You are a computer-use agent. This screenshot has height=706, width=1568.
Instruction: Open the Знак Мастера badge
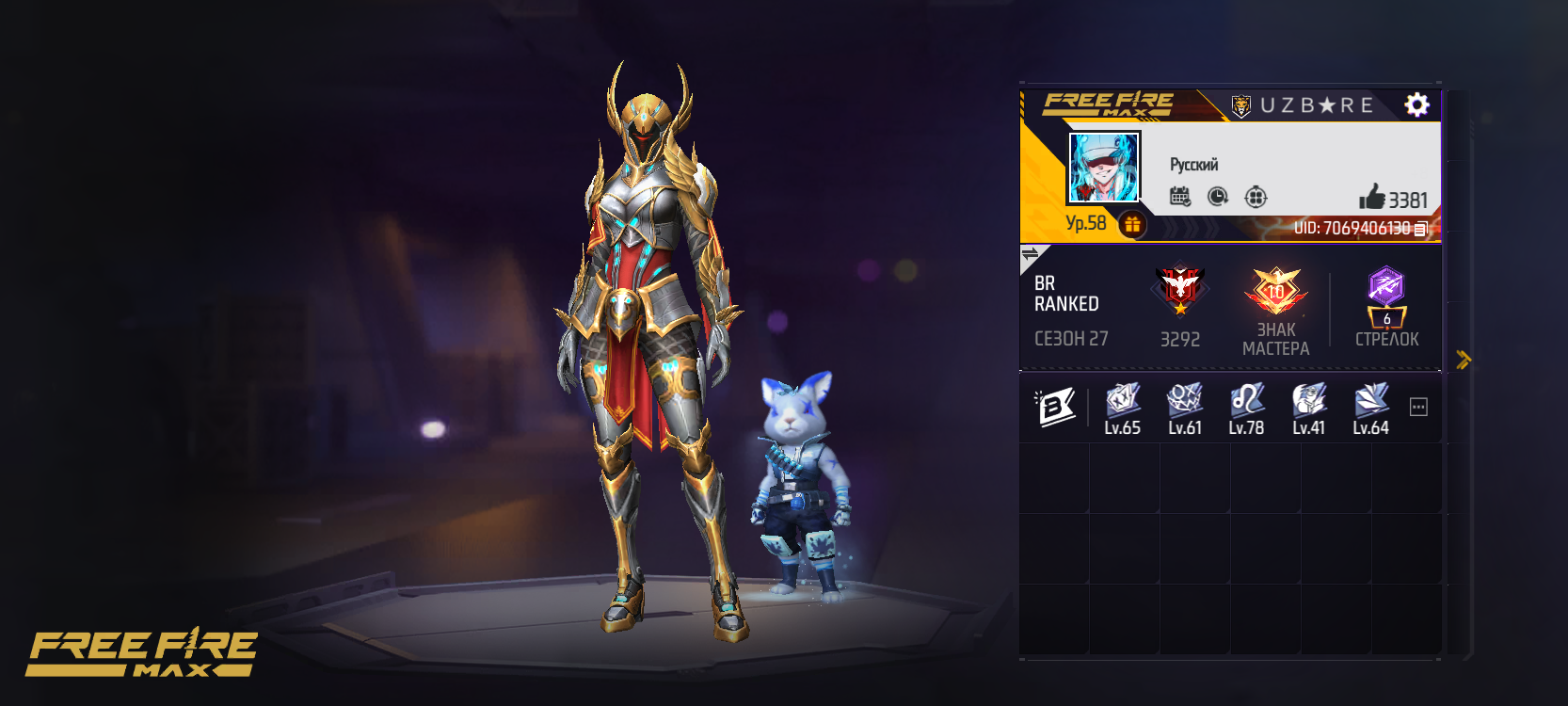tap(1275, 291)
